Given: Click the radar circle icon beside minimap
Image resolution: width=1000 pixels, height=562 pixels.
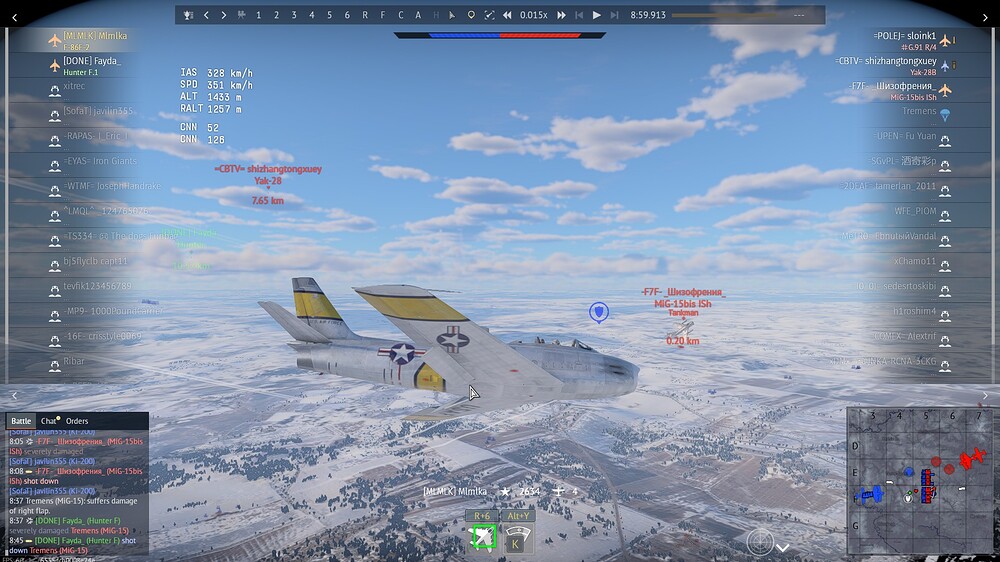Looking at the screenshot, I should [x=760, y=541].
